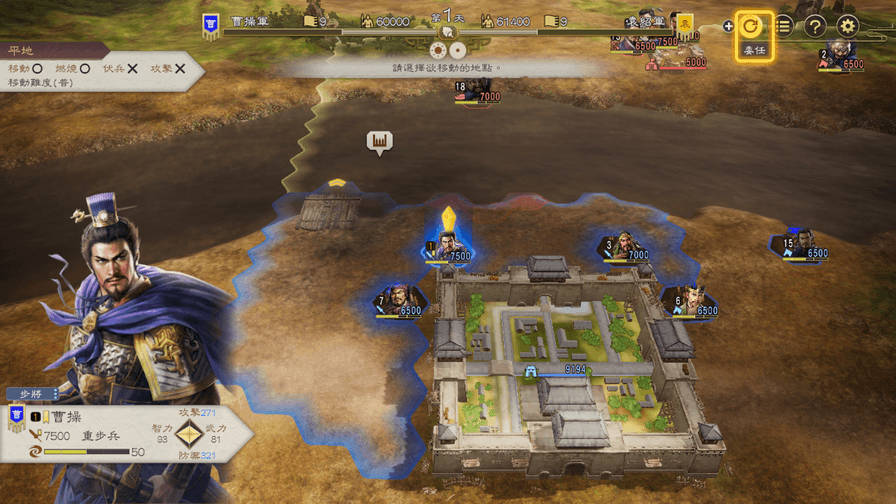Select enemy unit number 18 with 7000 troops
This screenshot has width=896, height=504.
point(474,91)
